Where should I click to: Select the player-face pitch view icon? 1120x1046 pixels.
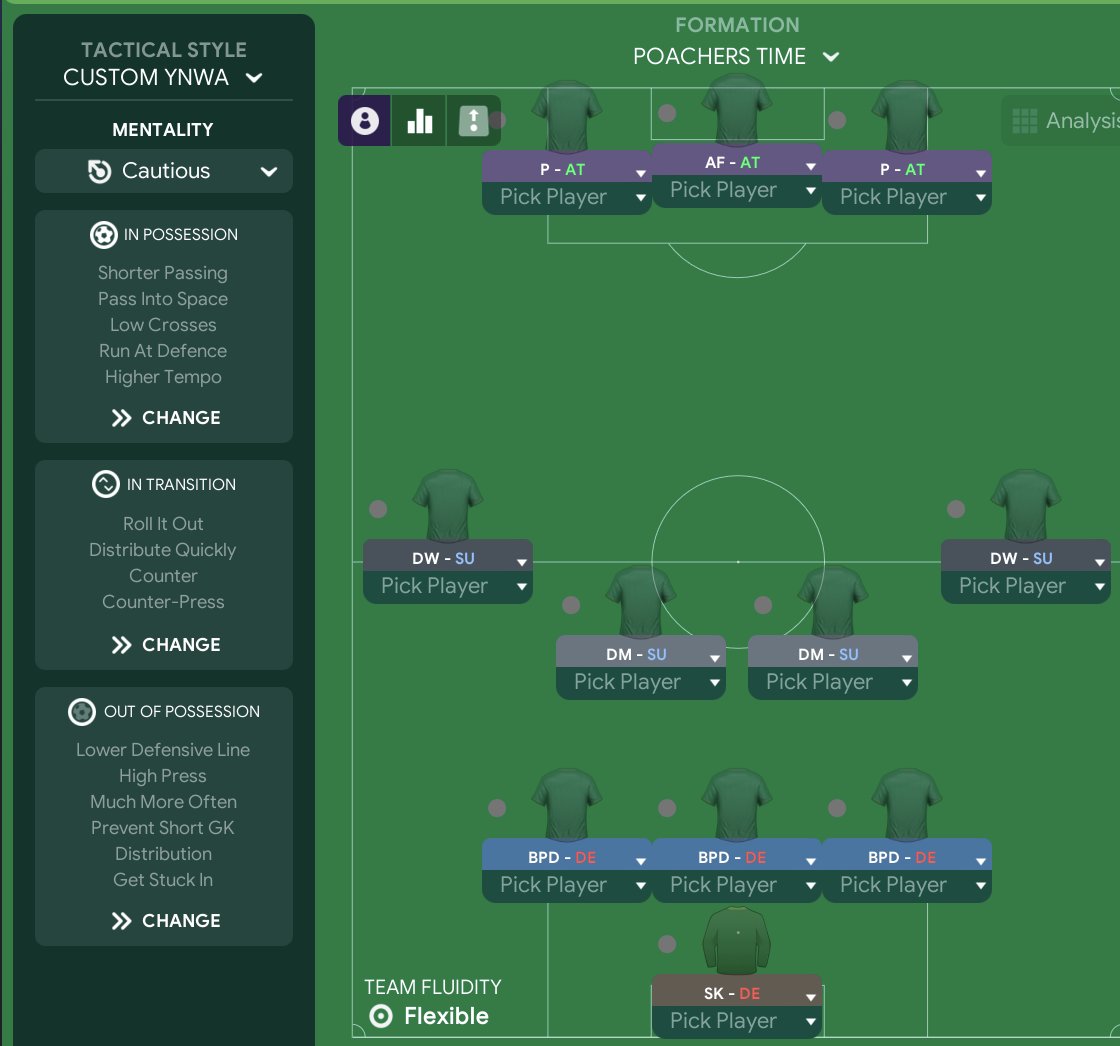point(365,121)
